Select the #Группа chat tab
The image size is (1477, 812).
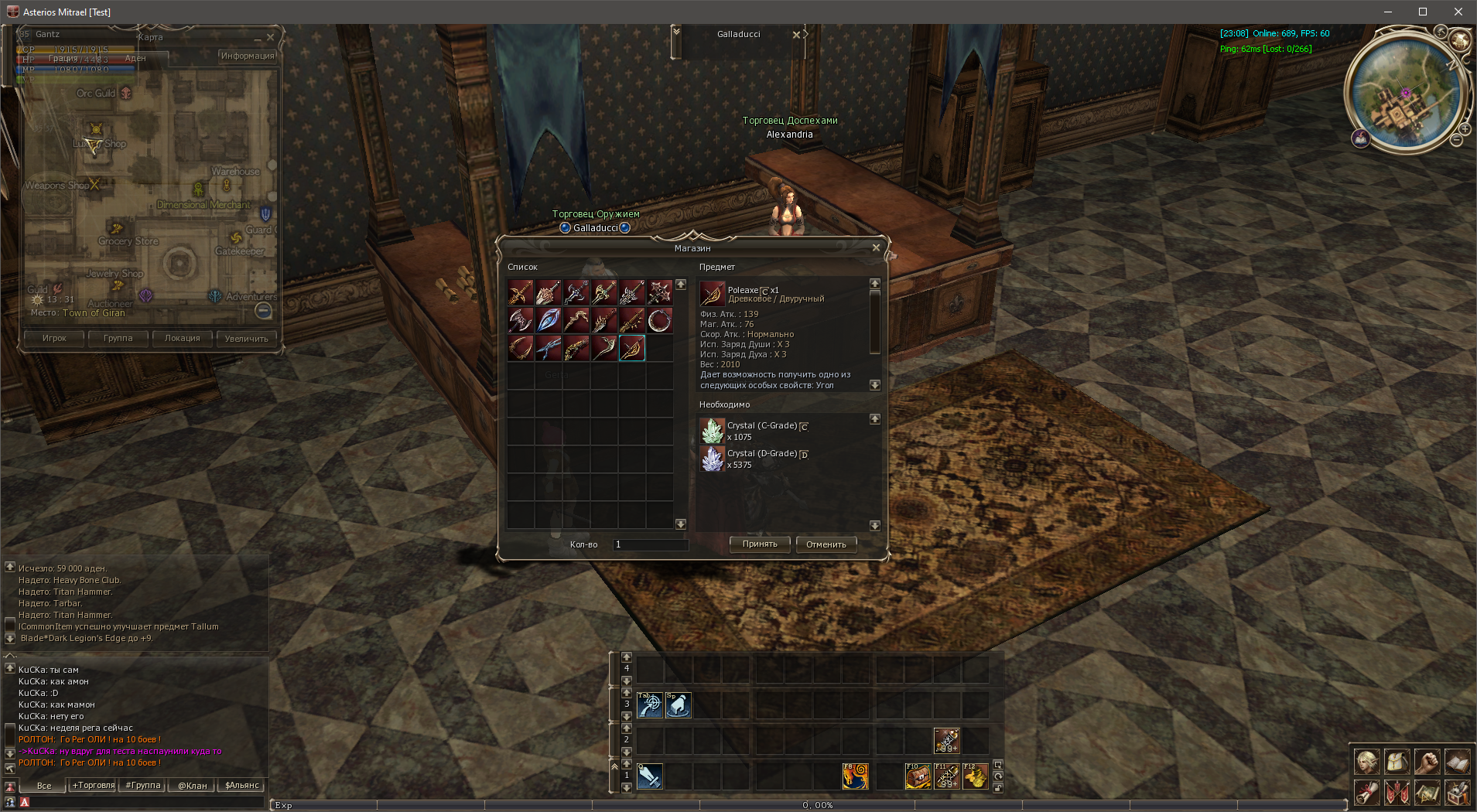143,786
